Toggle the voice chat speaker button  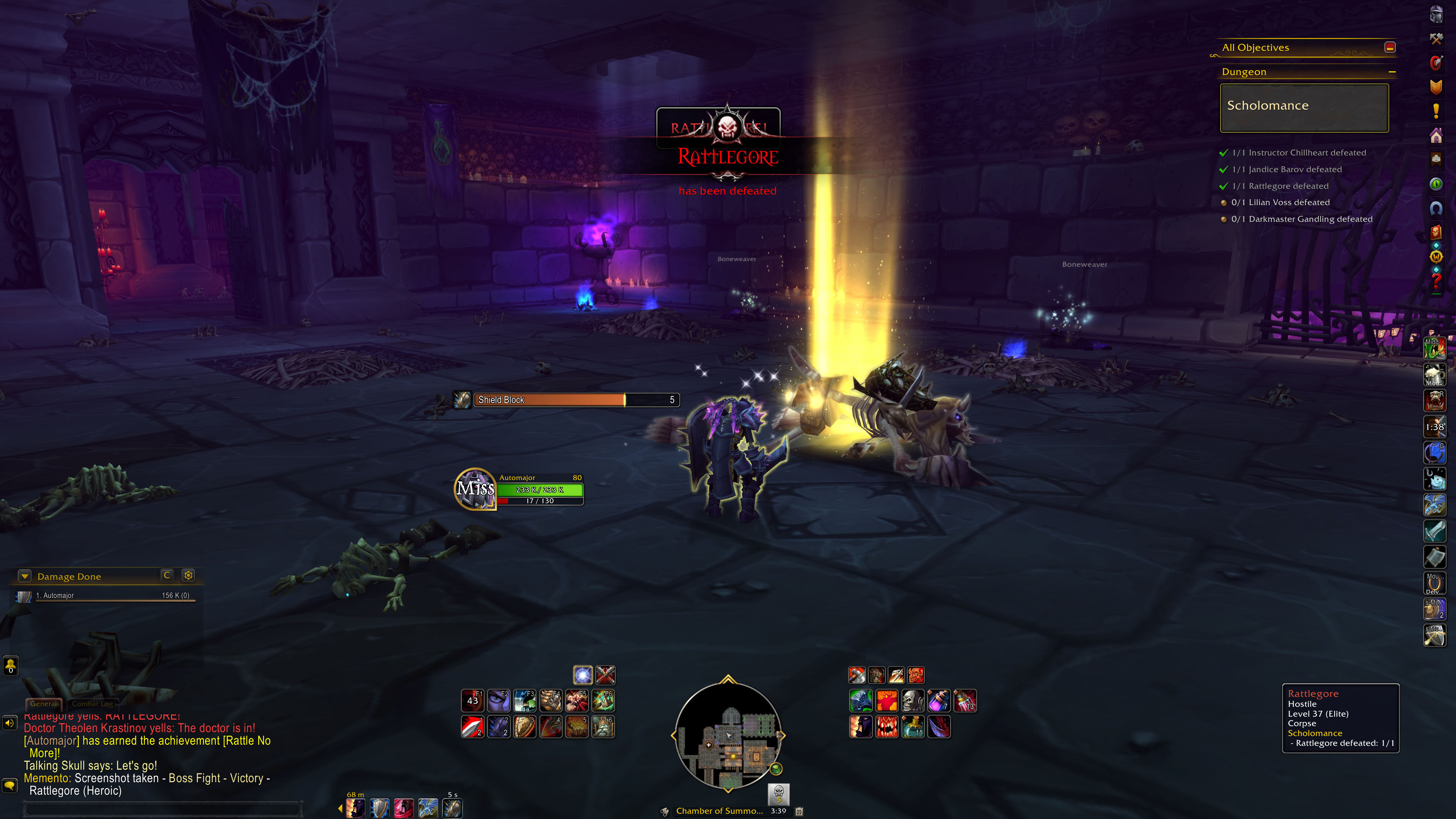(x=9, y=723)
